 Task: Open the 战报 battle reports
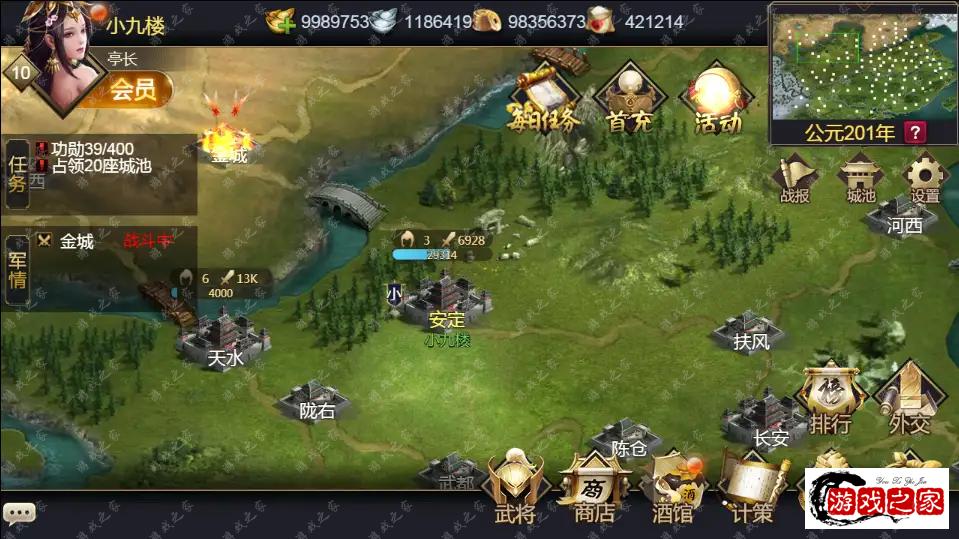tap(794, 178)
